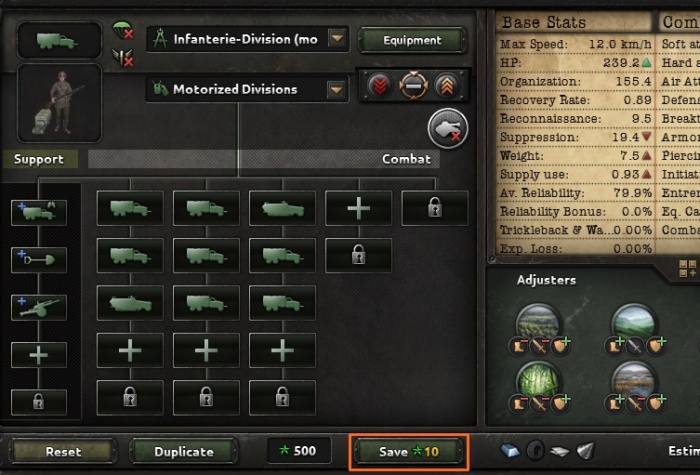Toggle the parachute icon with red X
This screenshot has height=475, width=700.
click(x=125, y=29)
